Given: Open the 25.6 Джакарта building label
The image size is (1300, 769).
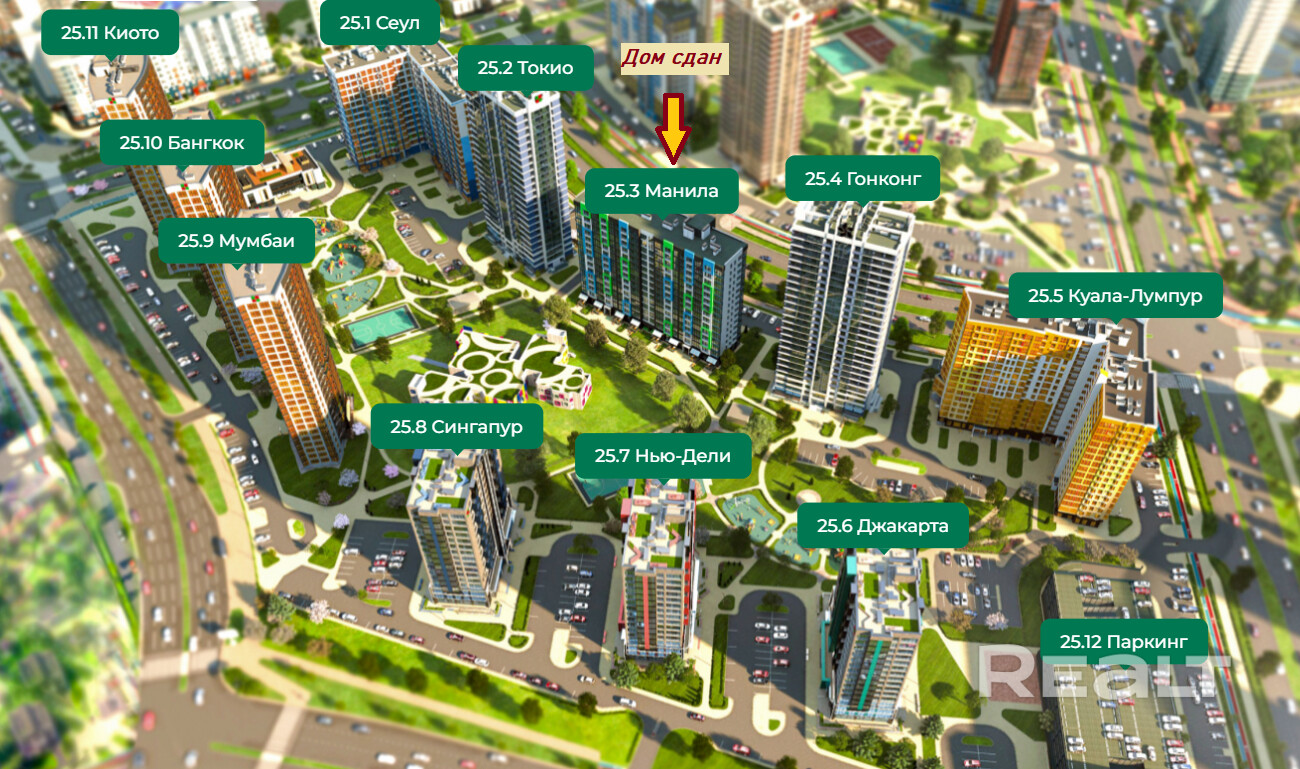Looking at the screenshot, I should coord(883,526).
